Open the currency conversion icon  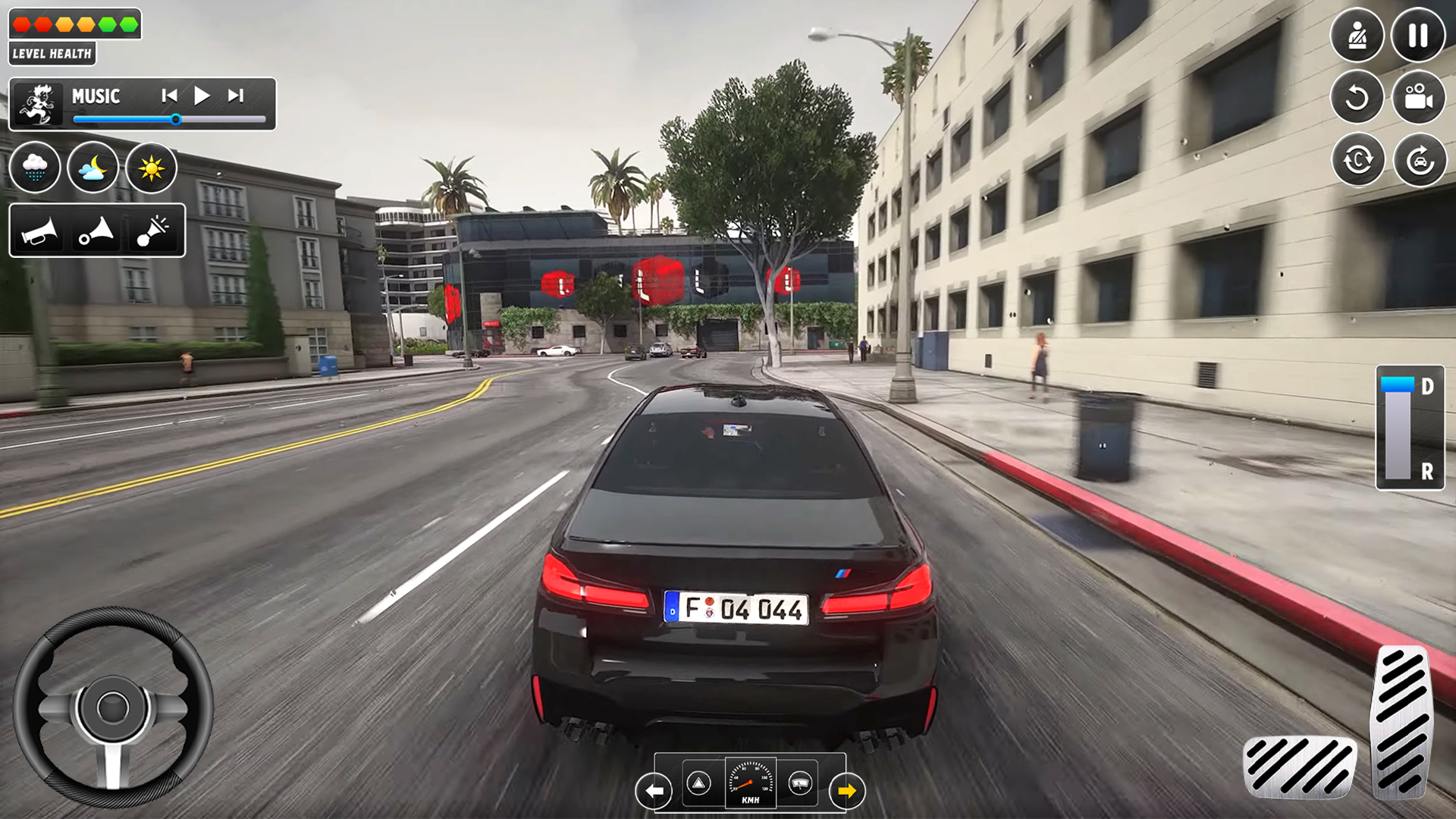tap(1357, 159)
